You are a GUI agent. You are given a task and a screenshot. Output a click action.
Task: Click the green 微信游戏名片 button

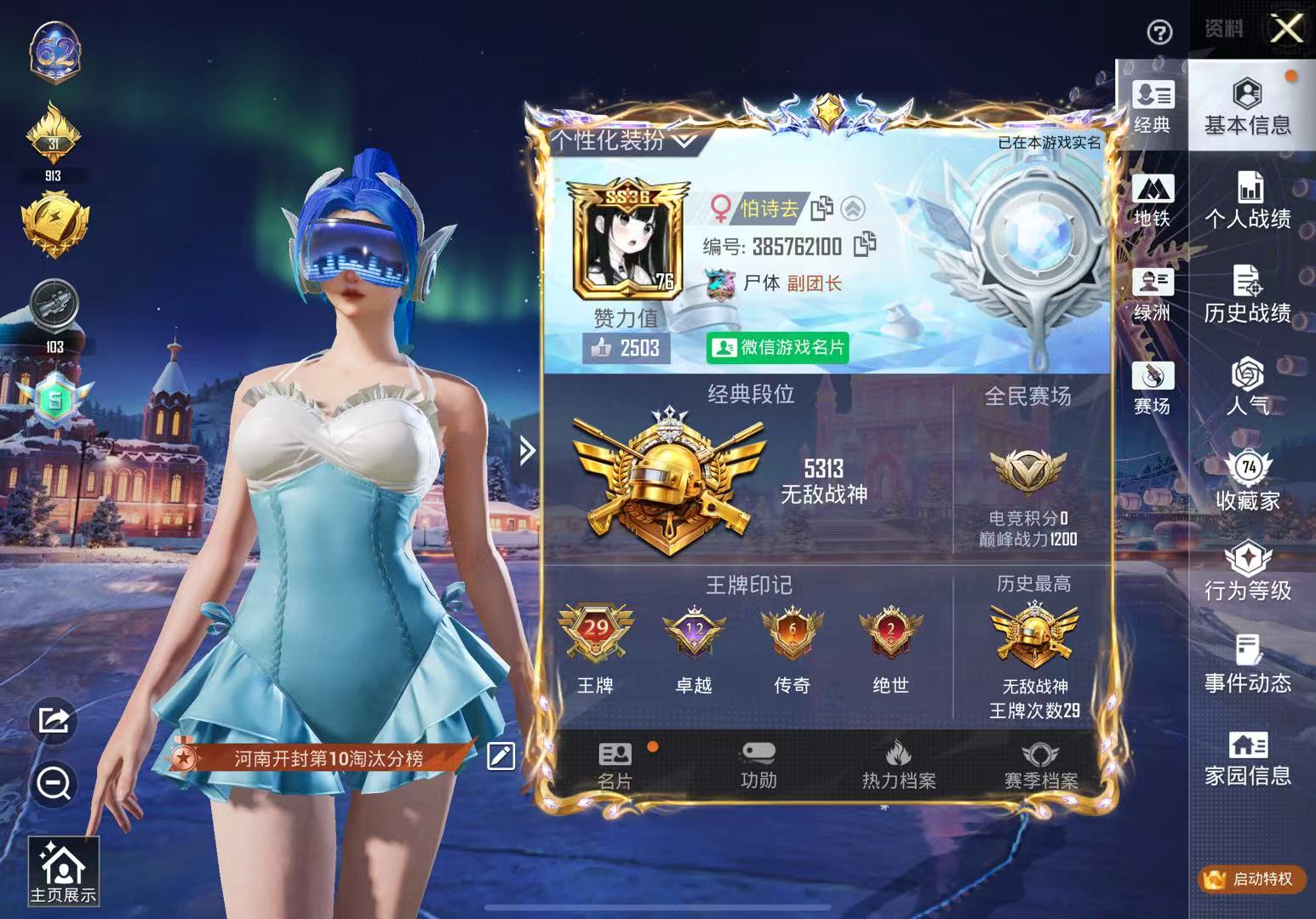pyautogui.click(x=777, y=348)
